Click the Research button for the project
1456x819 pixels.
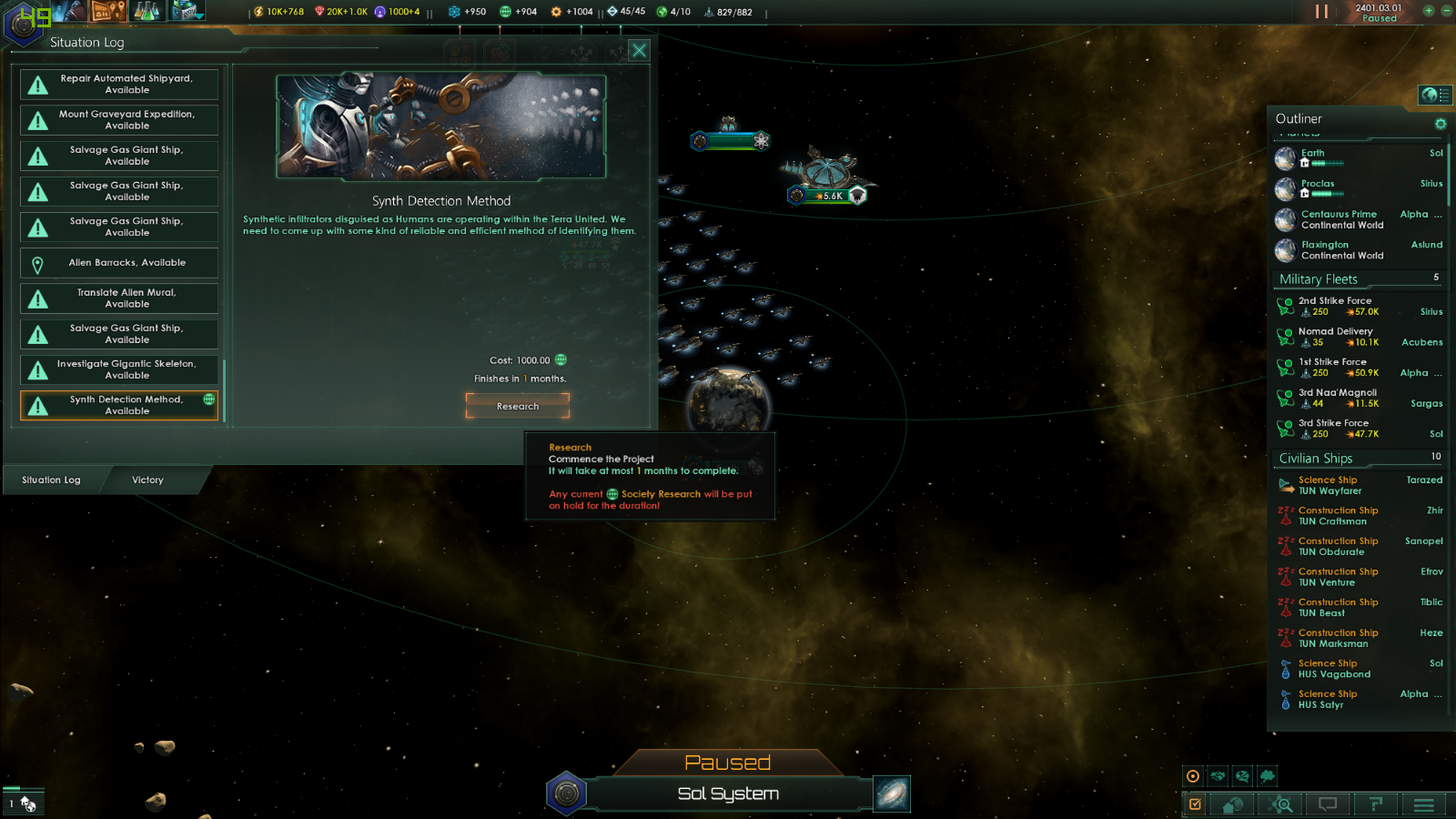tap(518, 406)
